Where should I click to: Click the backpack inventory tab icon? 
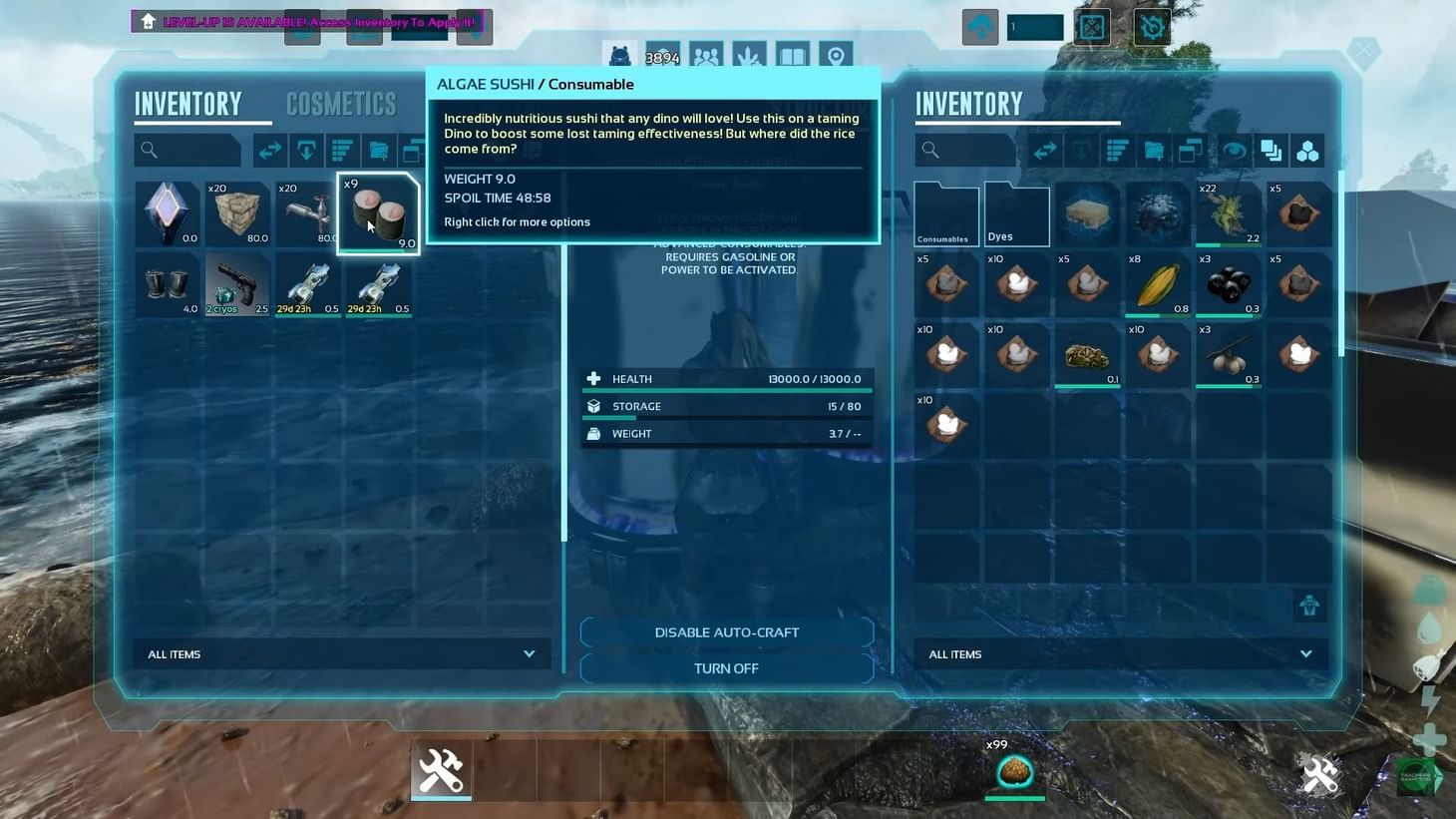(620, 57)
